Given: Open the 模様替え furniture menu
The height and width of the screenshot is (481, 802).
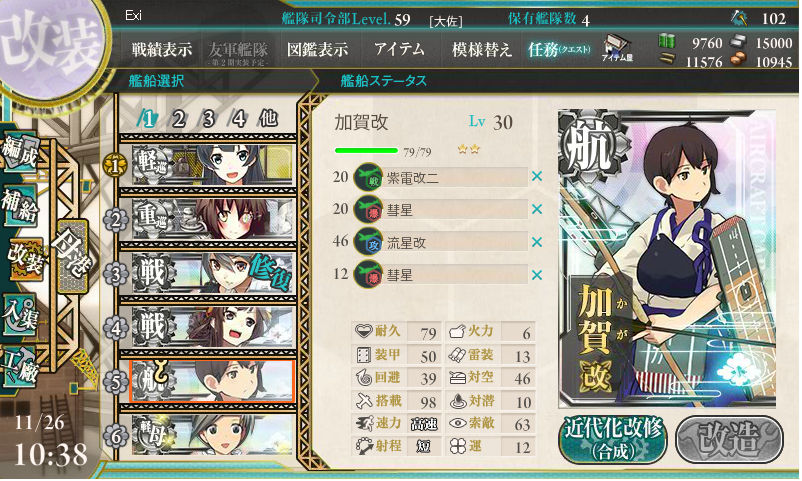Looking at the screenshot, I should click(482, 49).
